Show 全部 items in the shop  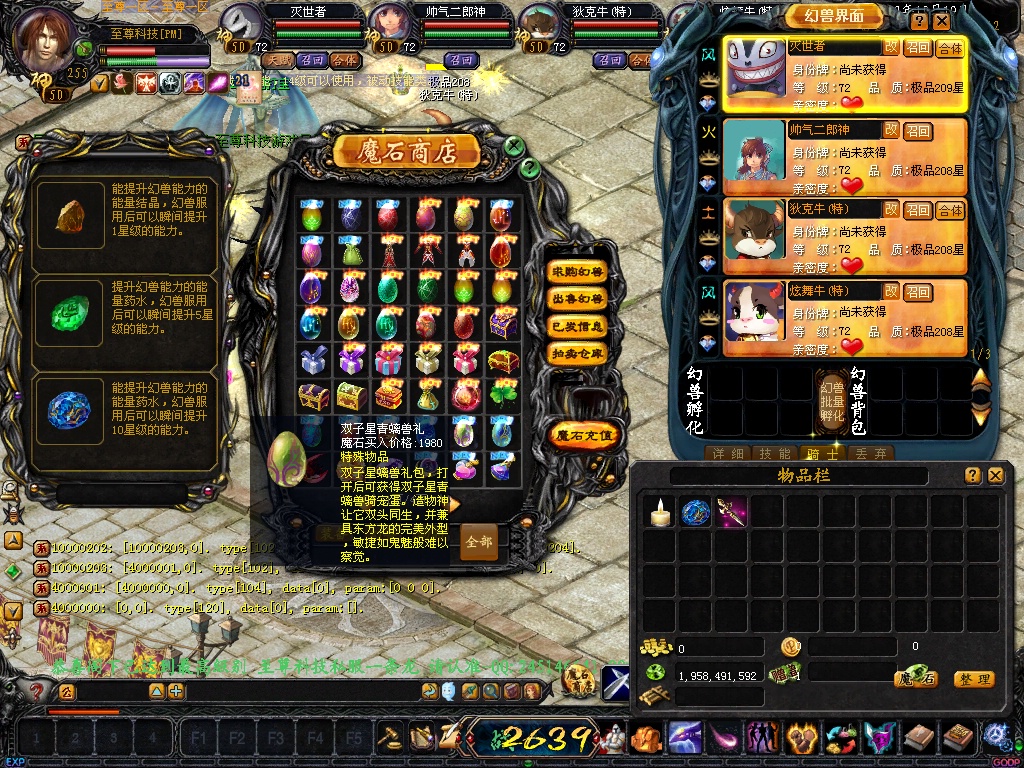click(479, 542)
